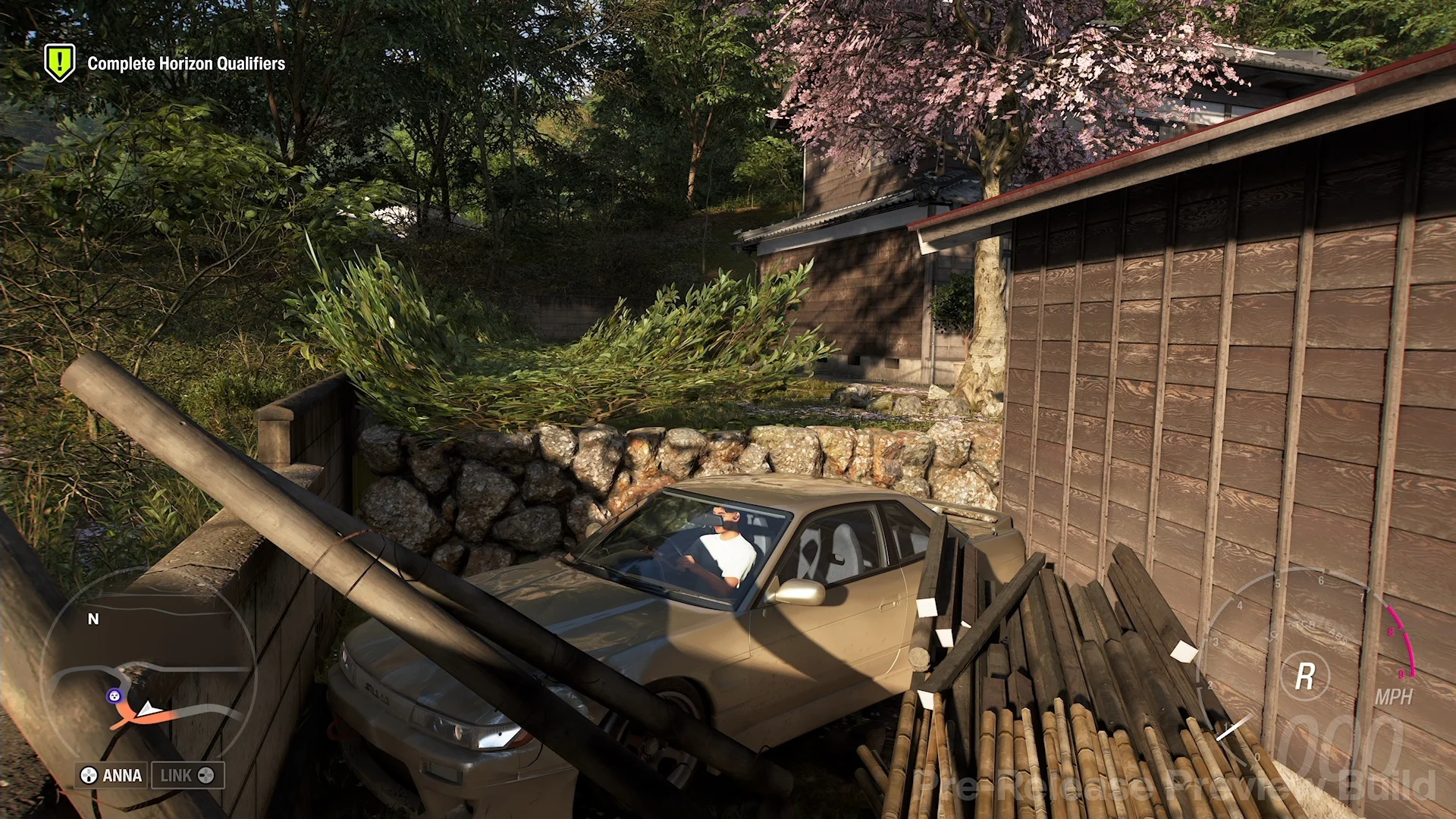Viewport: 1456px width, 819px height.
Task: Click the yellow exclamation objective badge
Action: [x=59, y=61]
